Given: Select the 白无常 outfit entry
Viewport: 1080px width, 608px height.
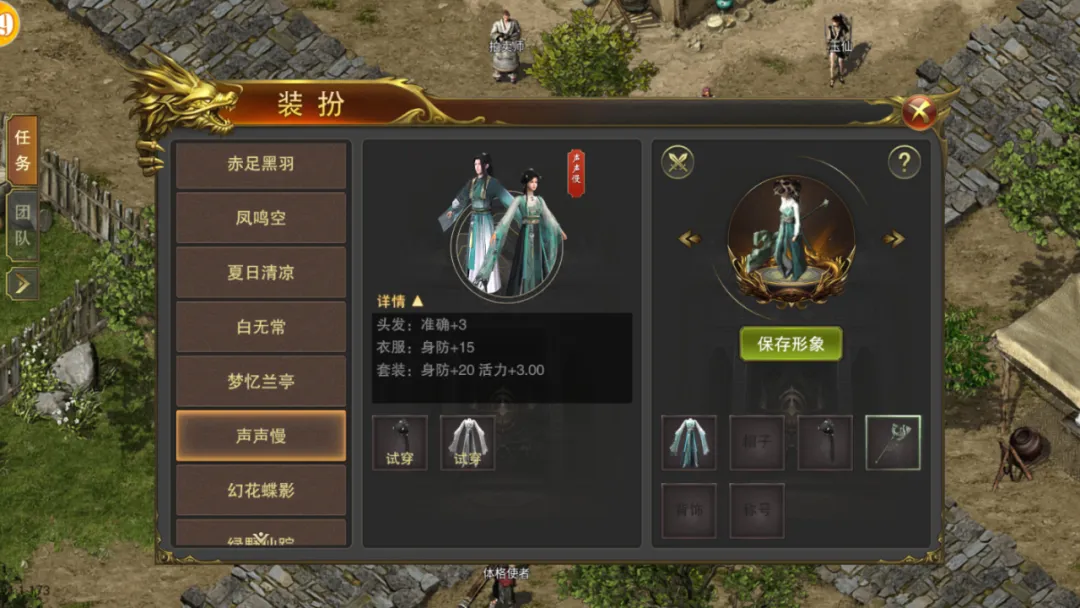Looking at the screenshot, I should (261, 327).
